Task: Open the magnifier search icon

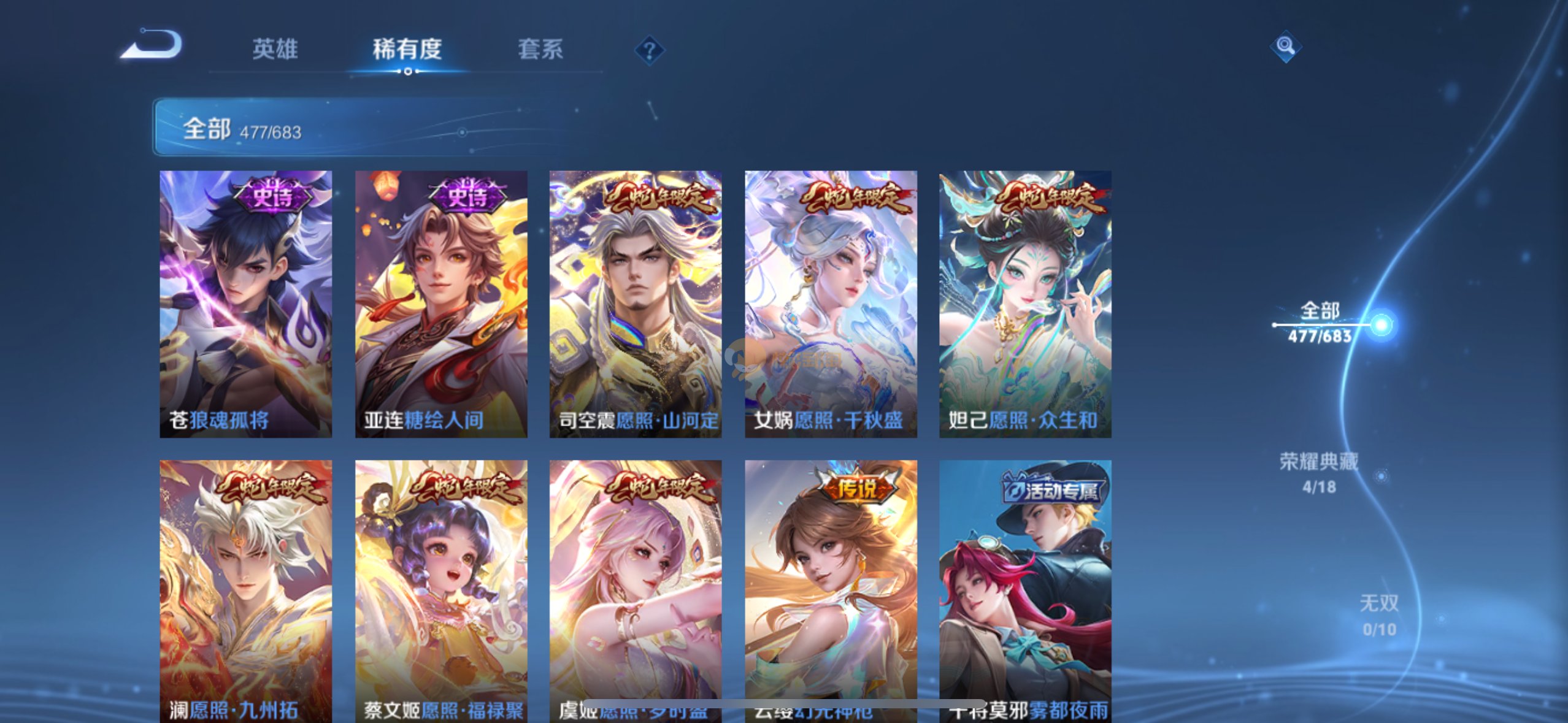Action: [x=1285, y=46]
